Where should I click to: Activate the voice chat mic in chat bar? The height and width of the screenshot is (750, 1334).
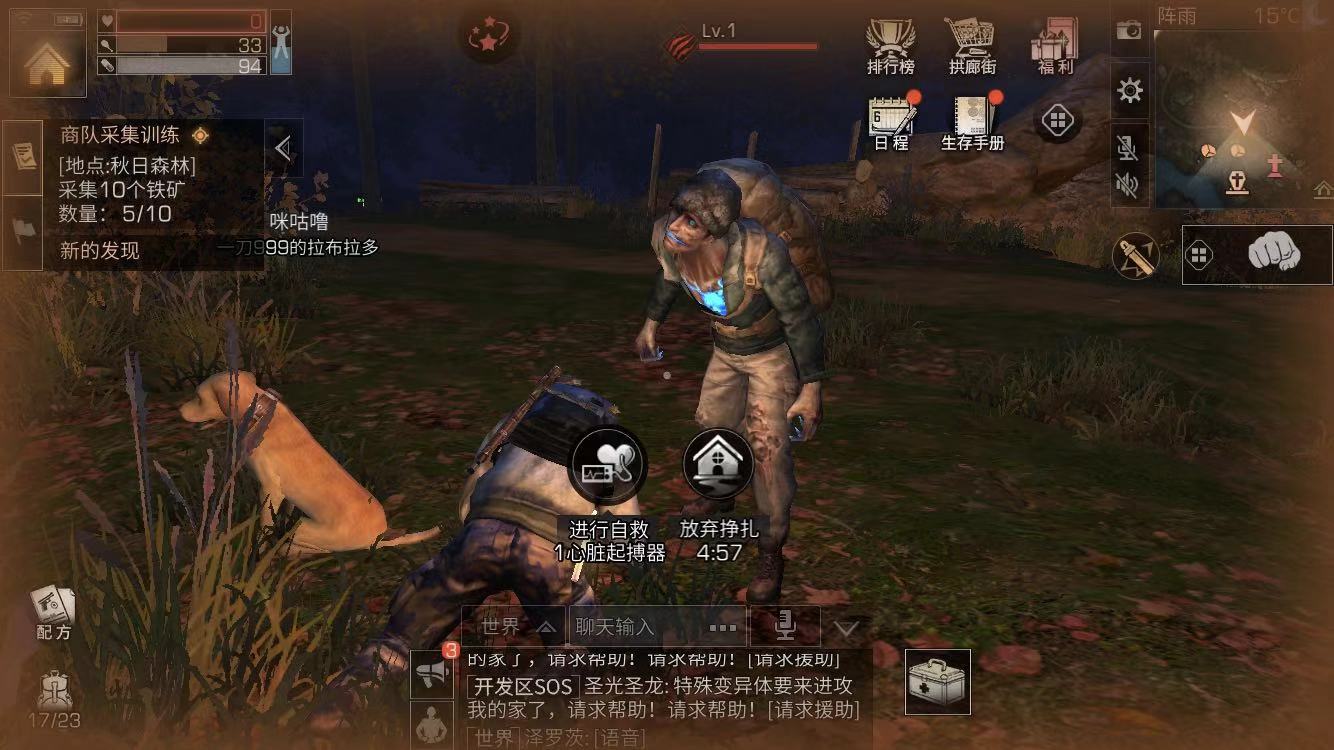[785, 625]
